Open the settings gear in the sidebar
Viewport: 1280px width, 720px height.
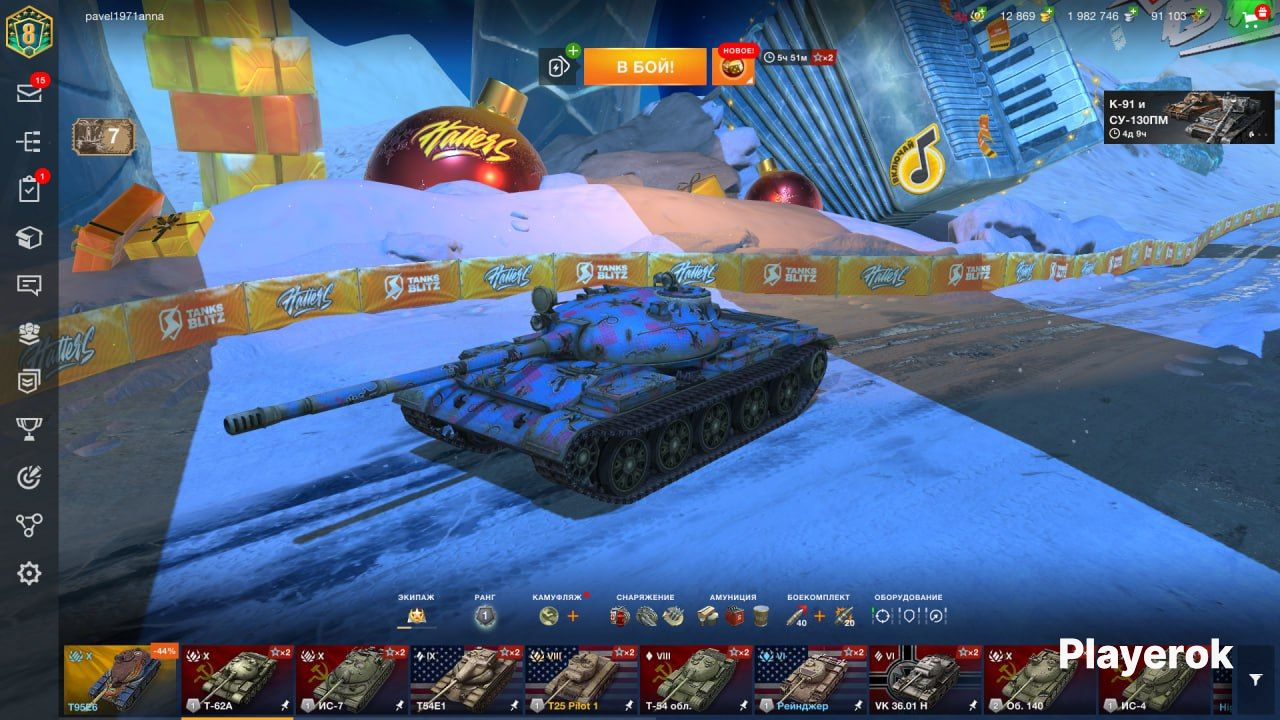pyautogui.click(x=29, y=573)
